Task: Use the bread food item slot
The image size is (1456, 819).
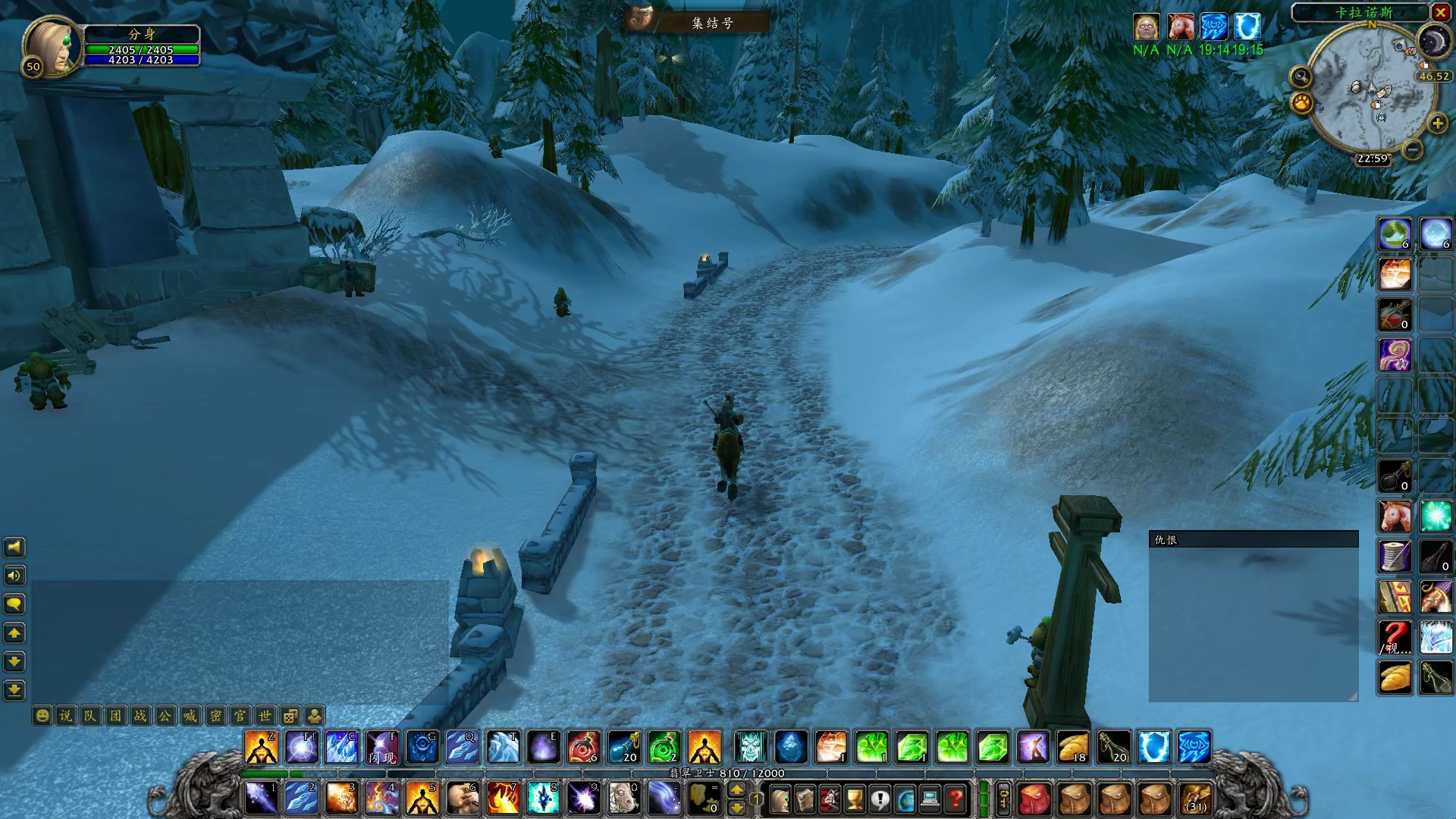Action: (1395, 677)
